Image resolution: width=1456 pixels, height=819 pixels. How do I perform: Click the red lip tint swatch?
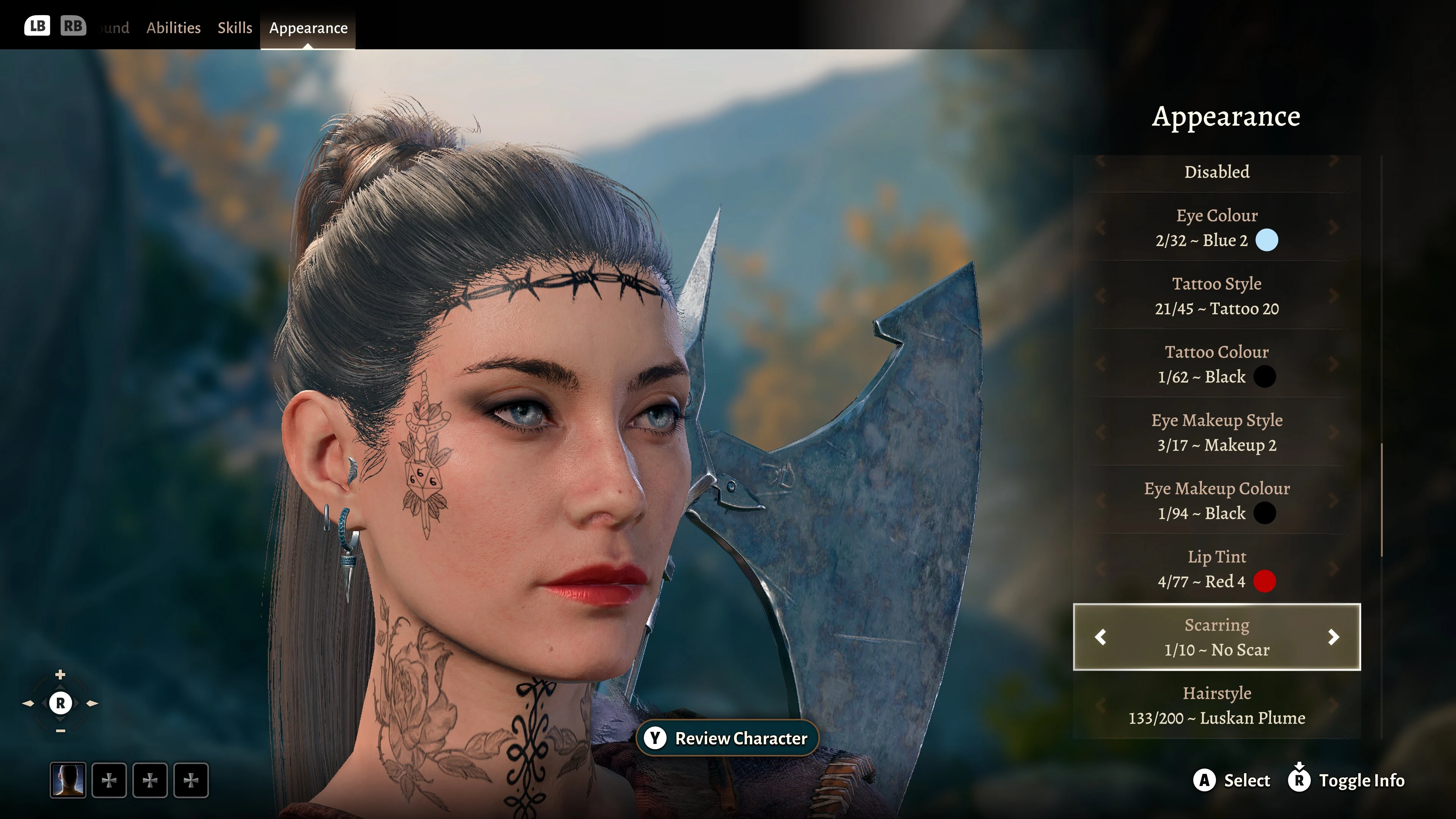point(1265,582)
